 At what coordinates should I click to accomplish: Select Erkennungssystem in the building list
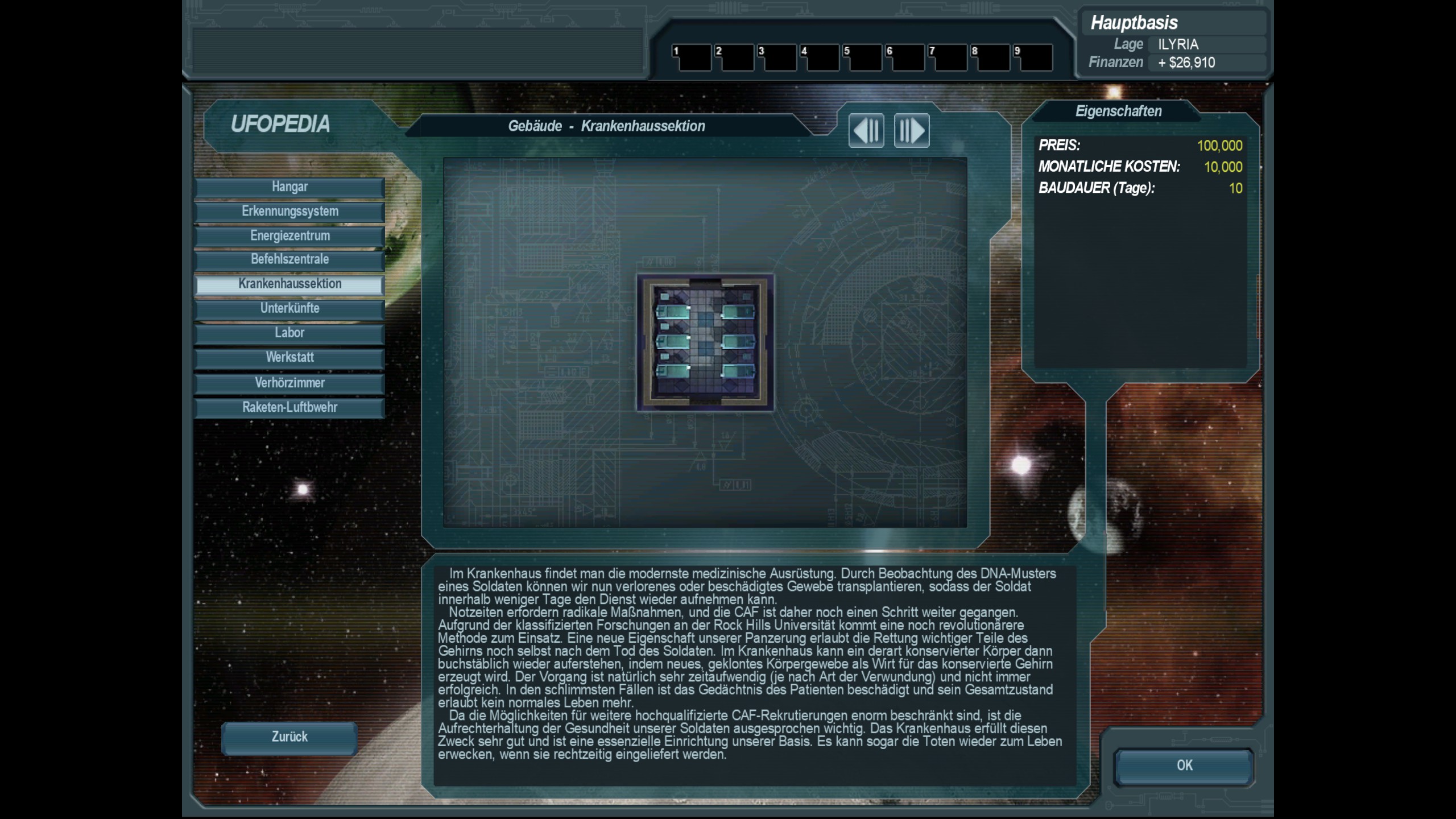[289, 212]
